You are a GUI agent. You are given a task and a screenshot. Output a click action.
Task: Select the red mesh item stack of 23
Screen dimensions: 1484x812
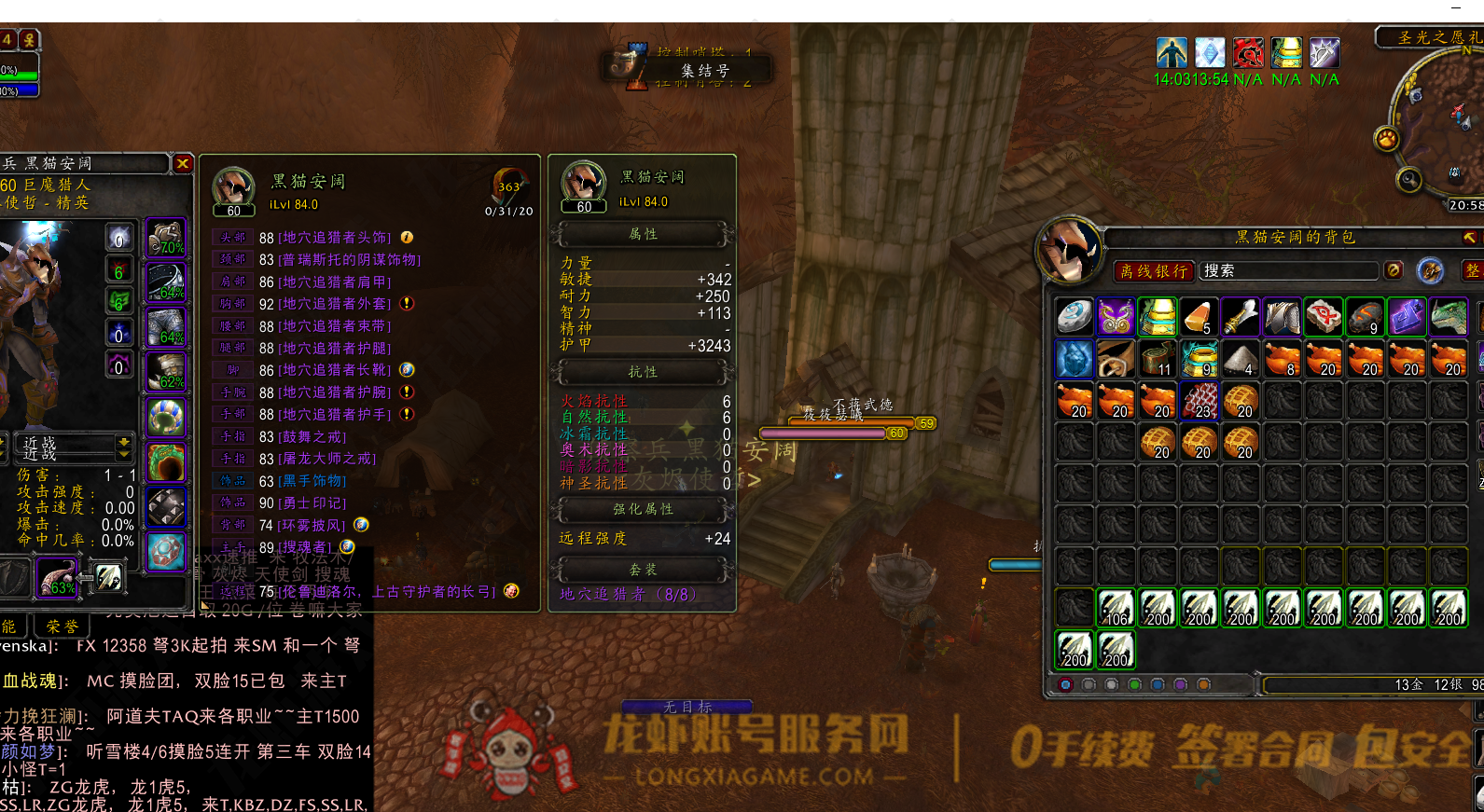pyautogui.click(x=1200, y=401)
